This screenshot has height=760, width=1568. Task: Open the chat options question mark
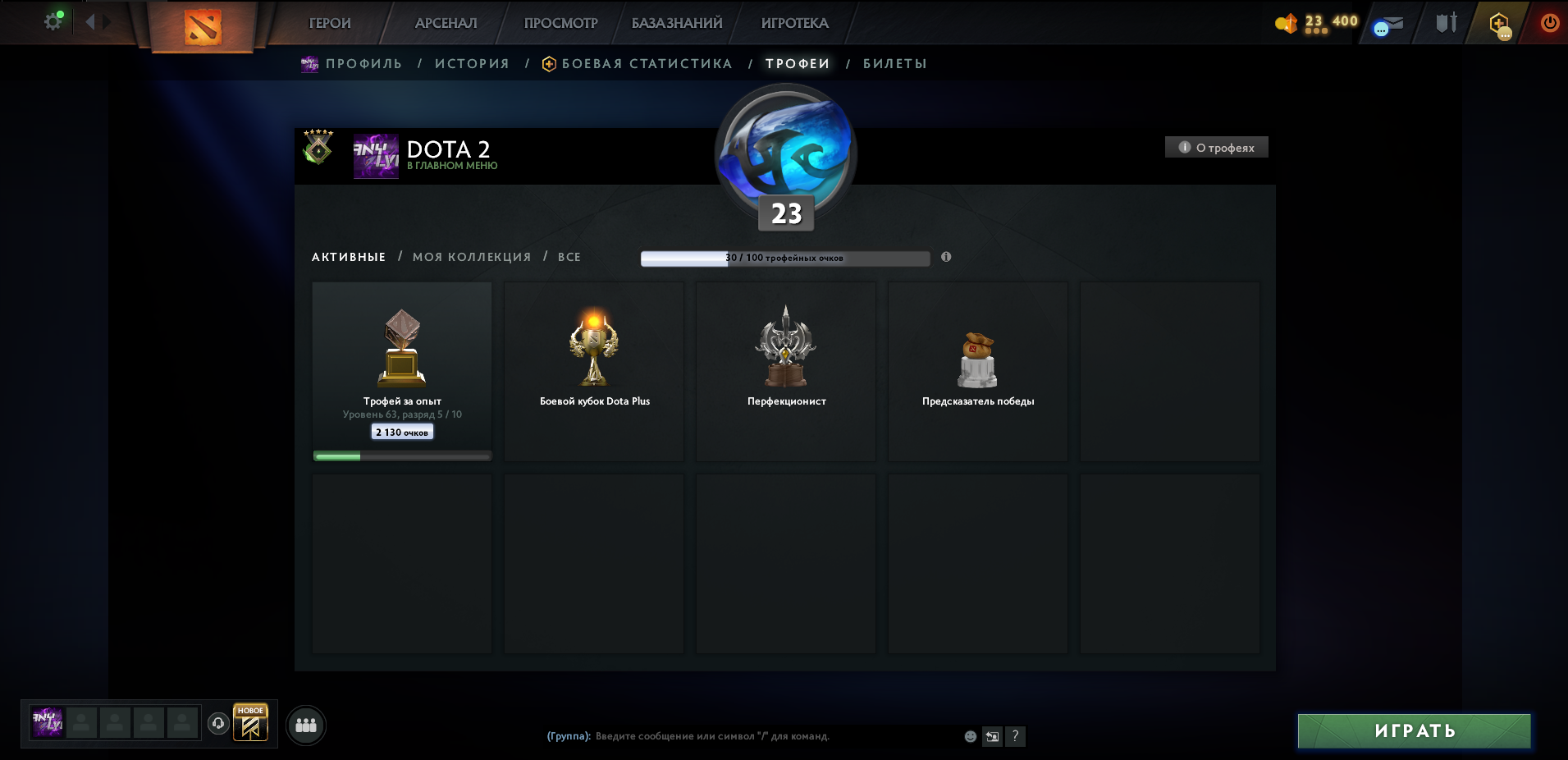[1016, 737]
